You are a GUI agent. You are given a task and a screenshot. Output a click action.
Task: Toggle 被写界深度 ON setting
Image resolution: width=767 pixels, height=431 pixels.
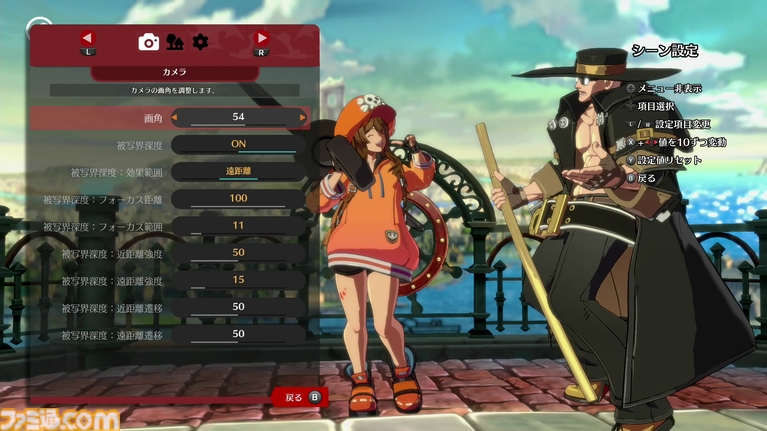(x=238, y=144)
